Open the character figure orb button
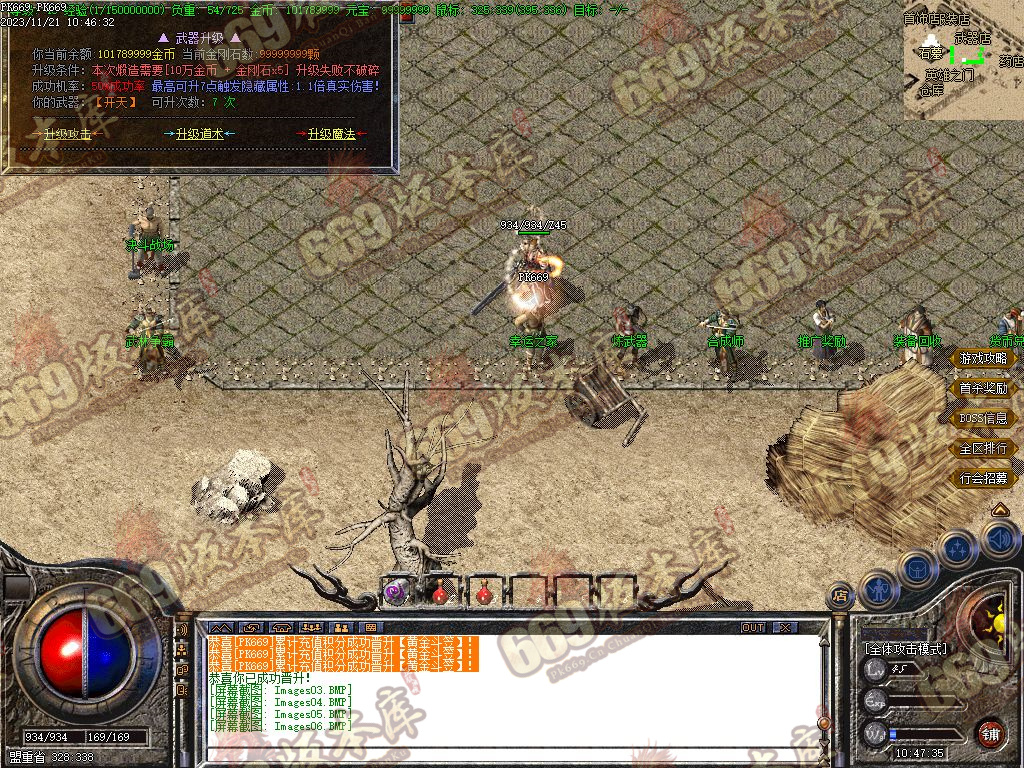 tap(877, 590)
